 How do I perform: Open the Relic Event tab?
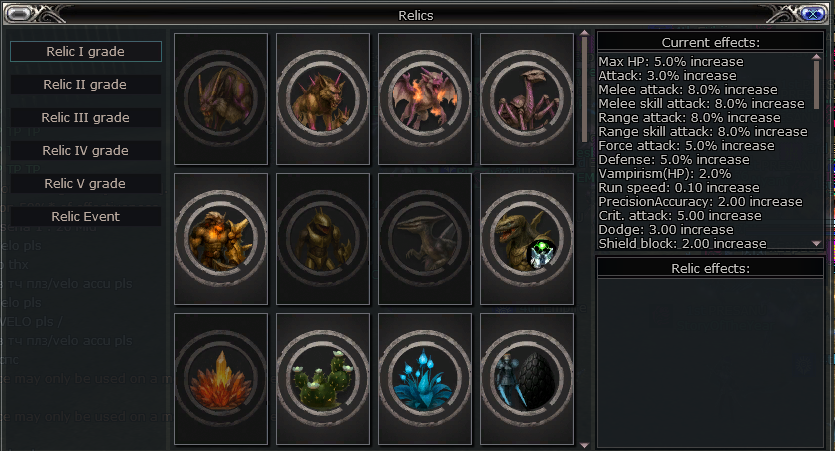click(85, 217)
